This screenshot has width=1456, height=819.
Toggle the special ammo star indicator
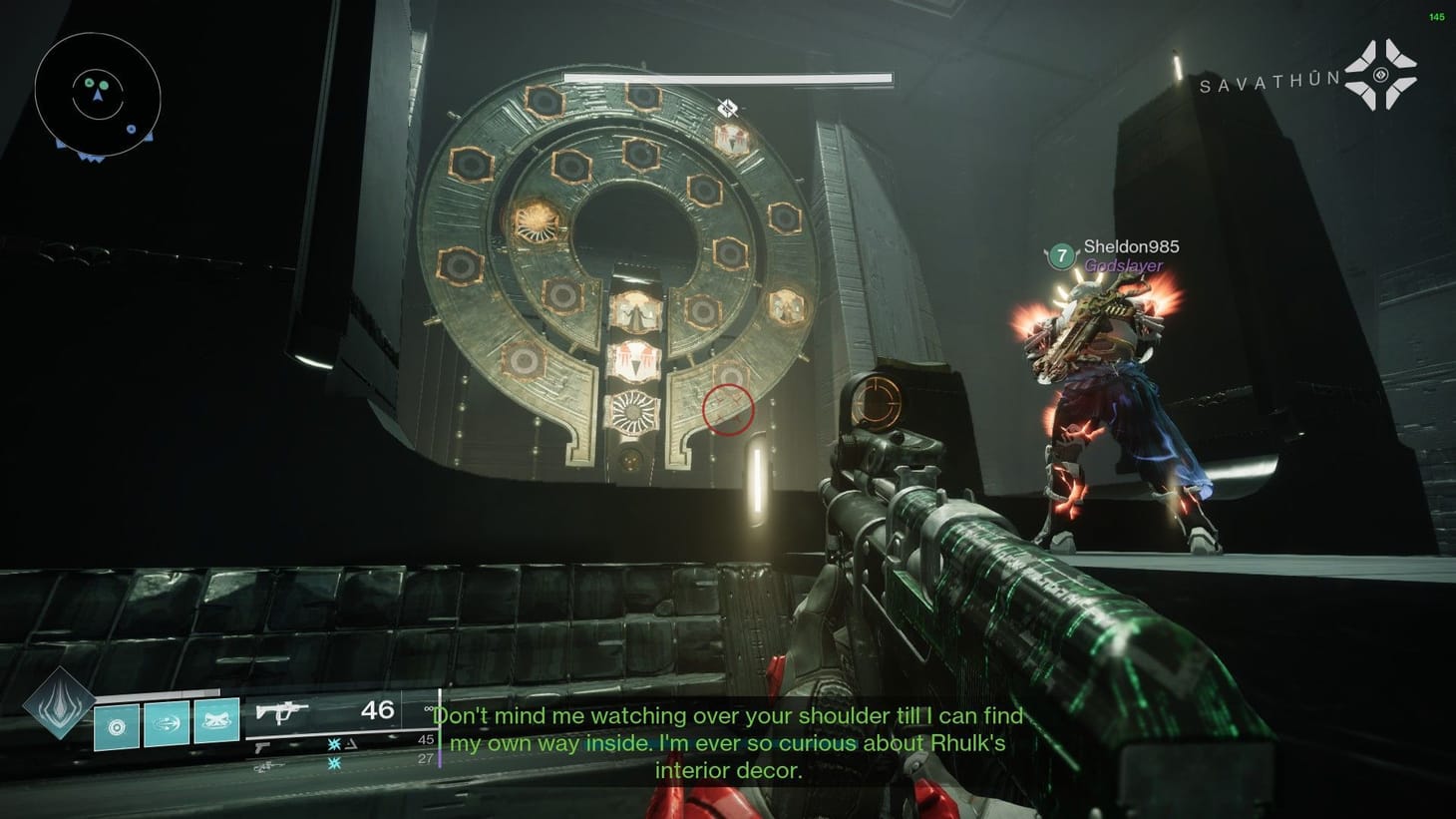coord(333,744)
